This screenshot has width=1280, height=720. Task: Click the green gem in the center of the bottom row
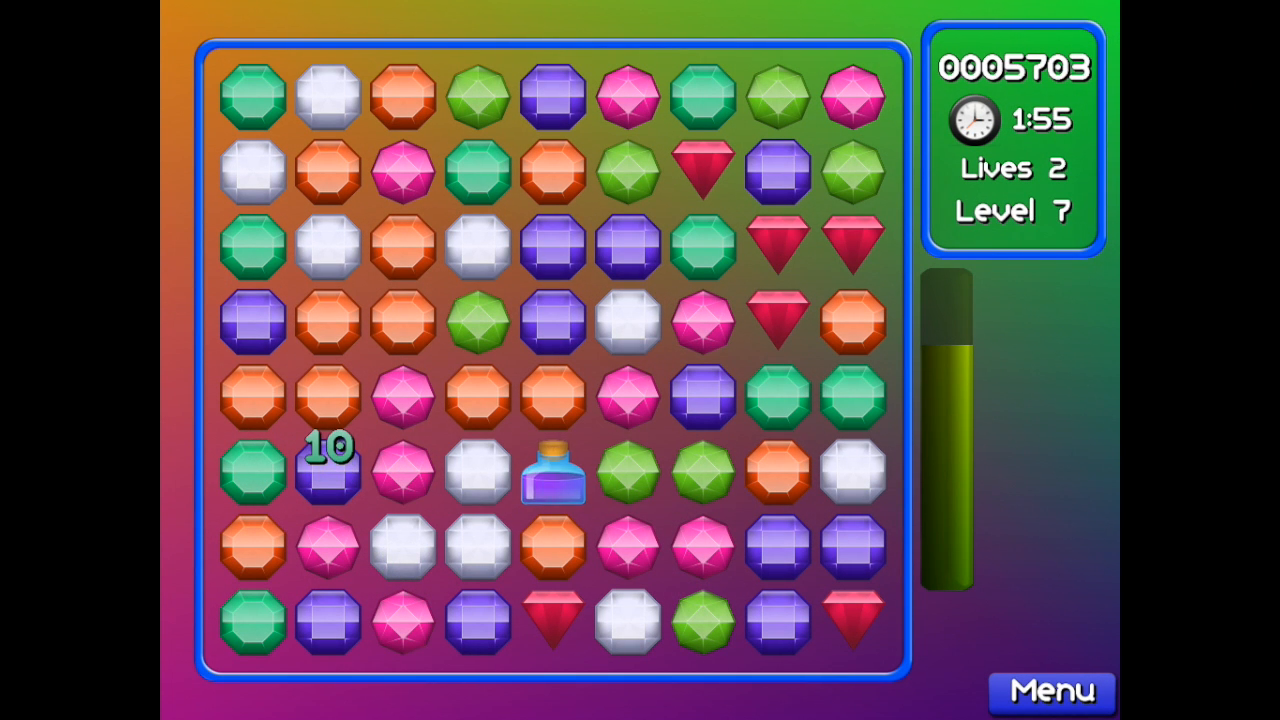click(x=703, y=622)
